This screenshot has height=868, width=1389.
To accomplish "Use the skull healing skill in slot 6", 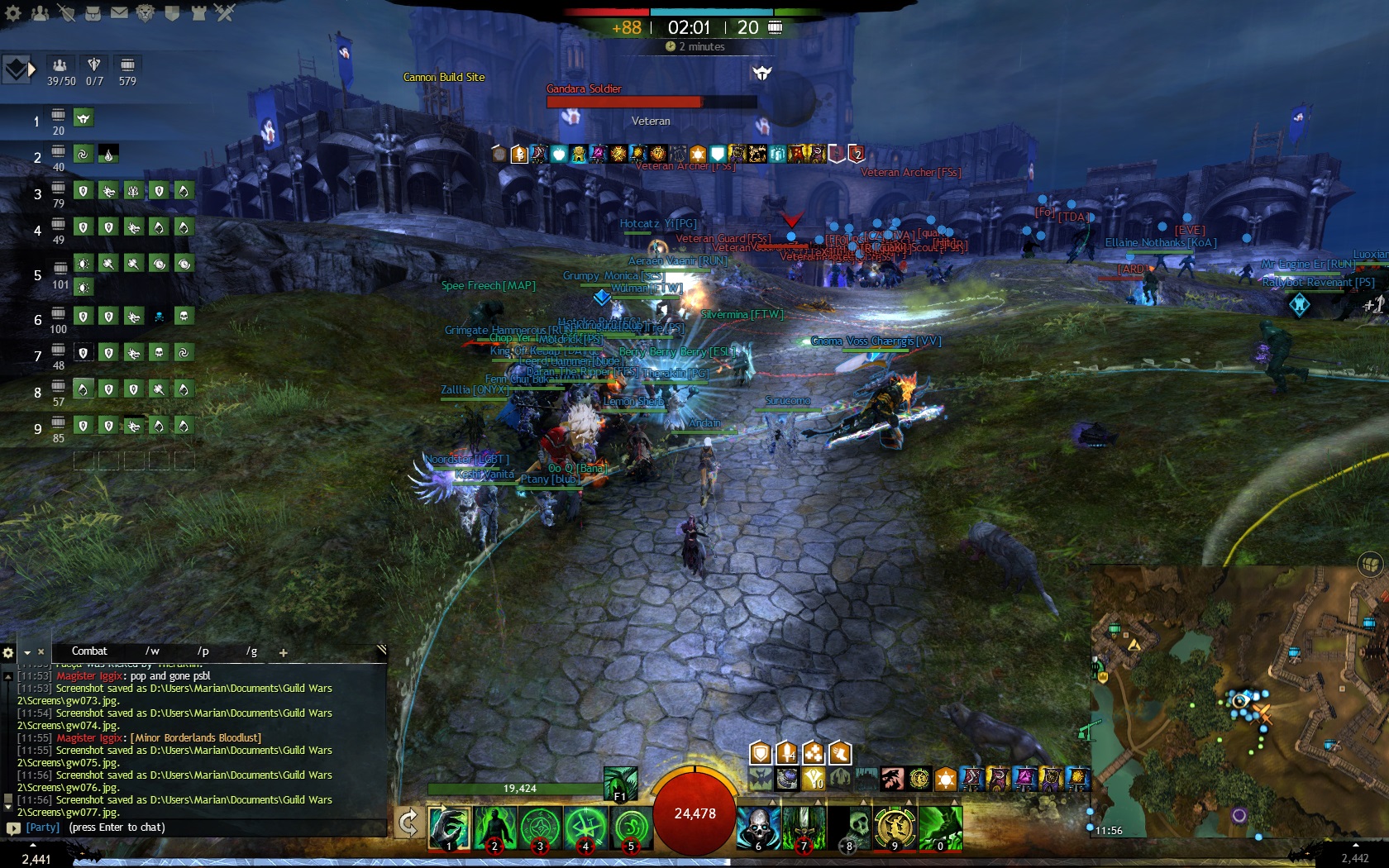I will [758, 827].
